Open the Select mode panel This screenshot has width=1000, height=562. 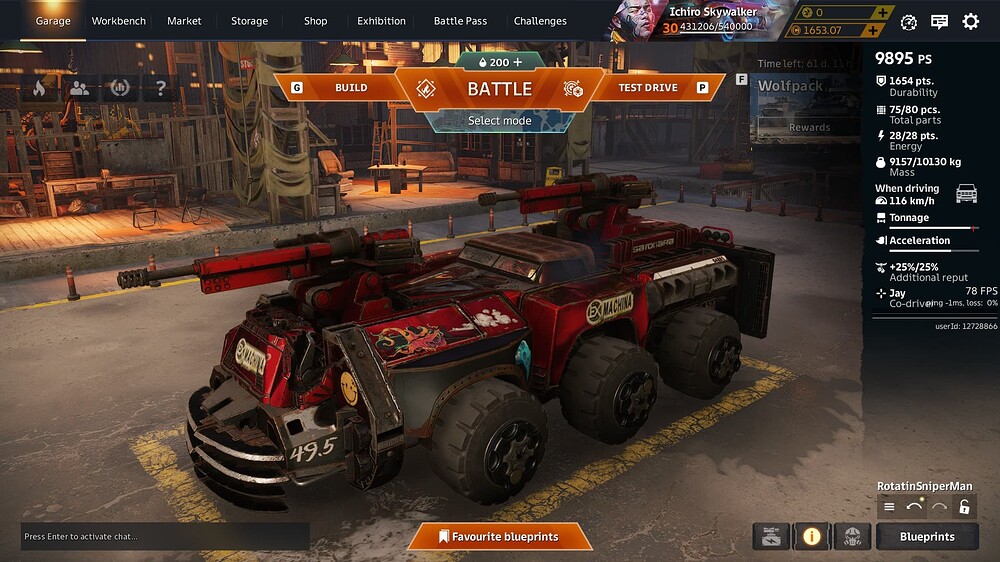pyautogui.click(x=499, y=121)
